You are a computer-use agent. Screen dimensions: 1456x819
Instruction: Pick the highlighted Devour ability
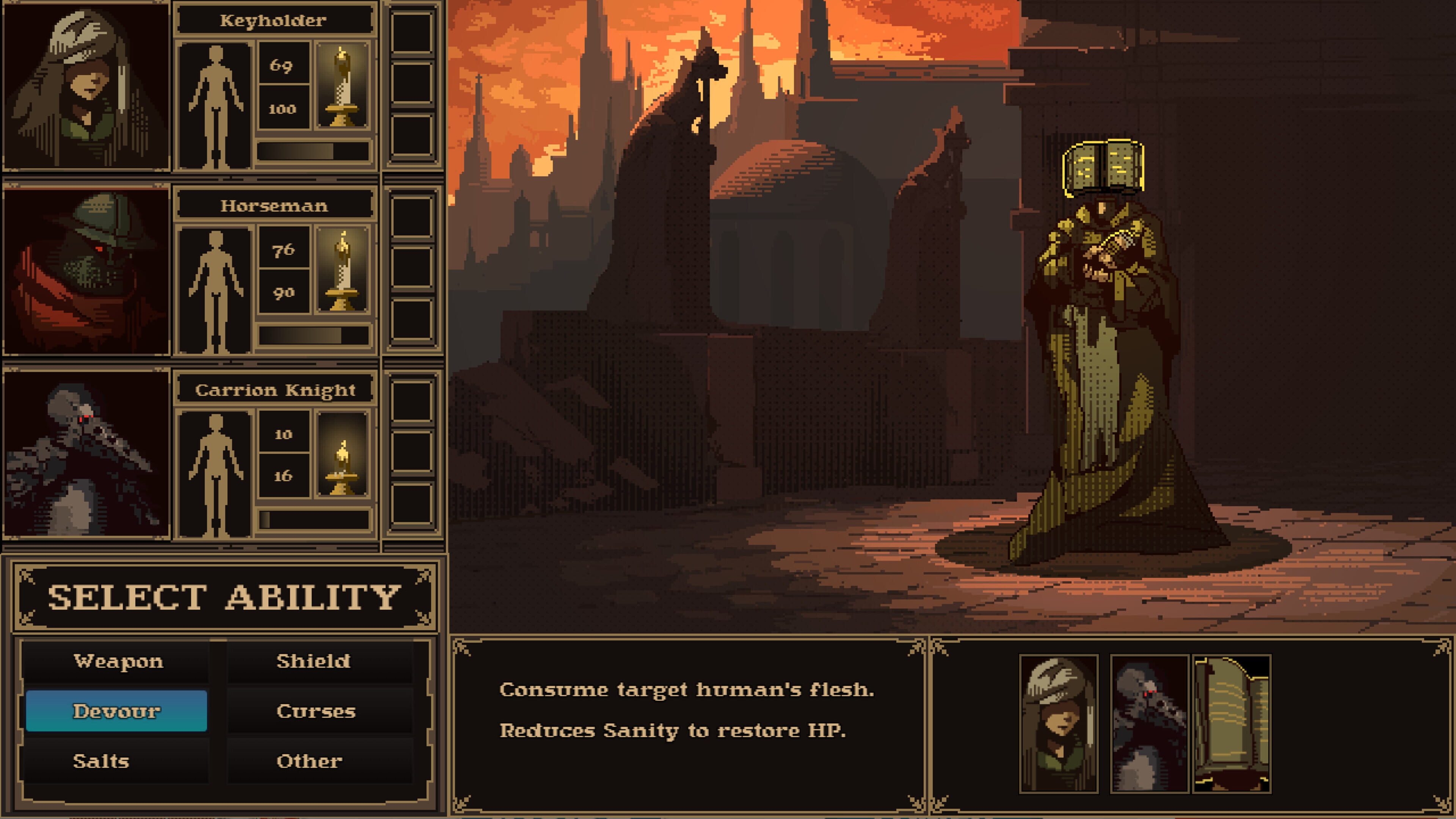(x=116, y=711)
